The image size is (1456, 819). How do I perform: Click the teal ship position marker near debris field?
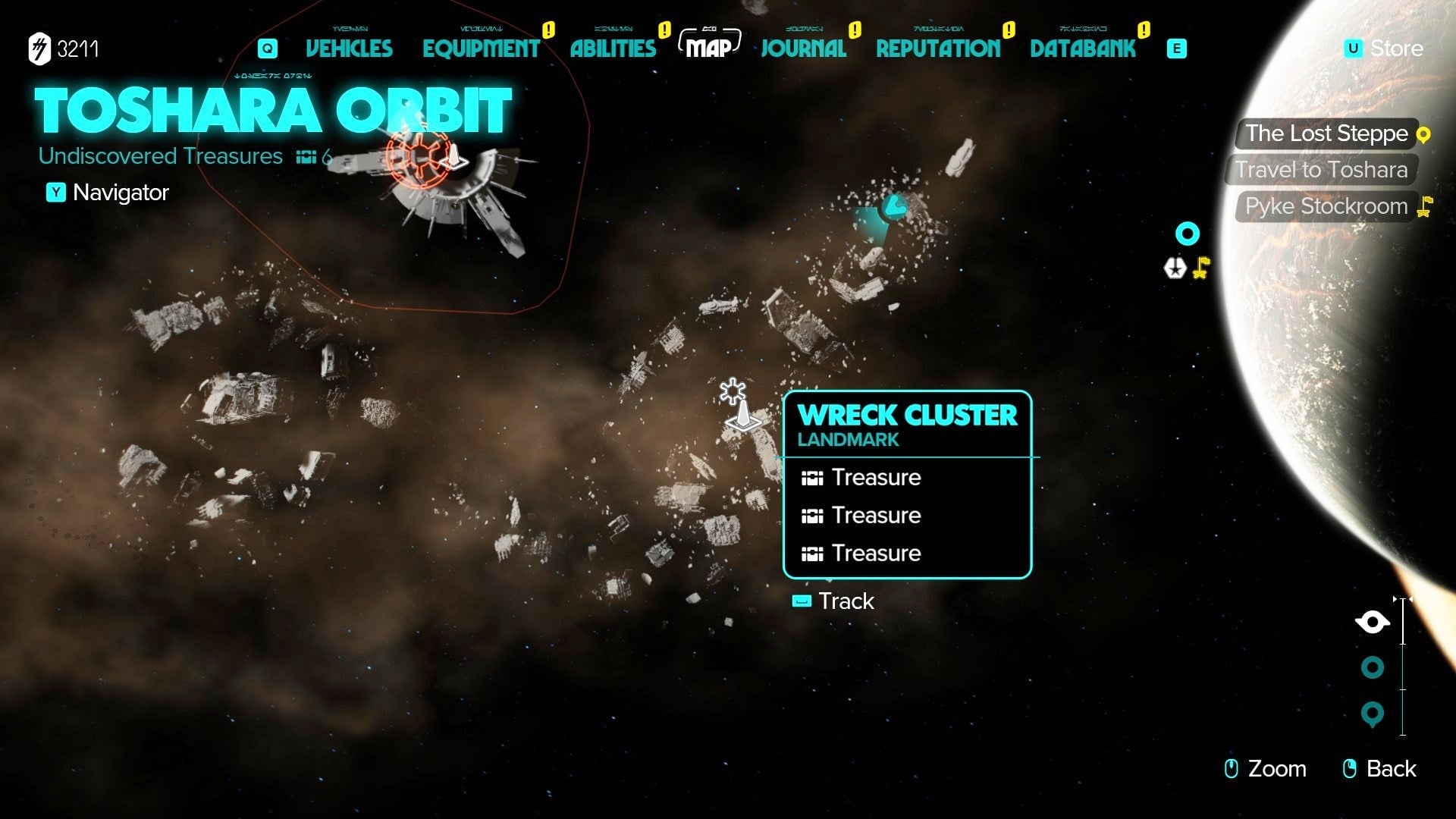[x=893, y=205]
